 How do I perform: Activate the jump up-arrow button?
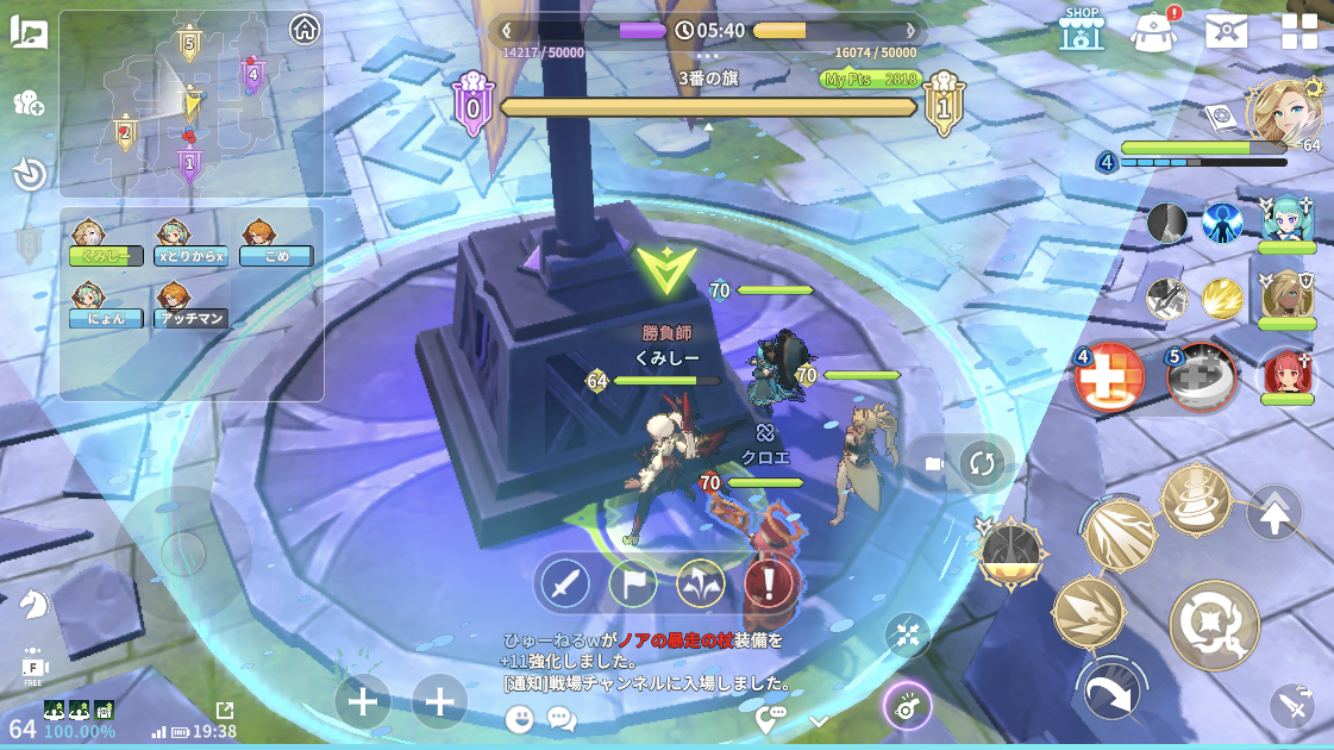tap(1274, 515)
